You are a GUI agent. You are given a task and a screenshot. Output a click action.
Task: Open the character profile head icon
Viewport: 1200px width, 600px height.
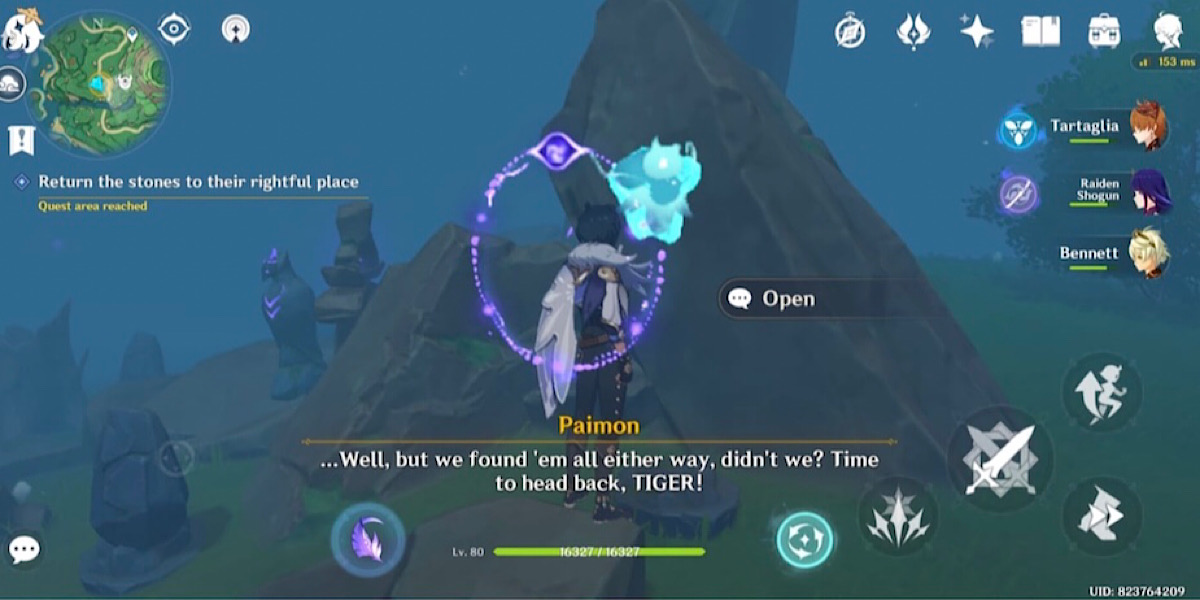click(1167, 31)
